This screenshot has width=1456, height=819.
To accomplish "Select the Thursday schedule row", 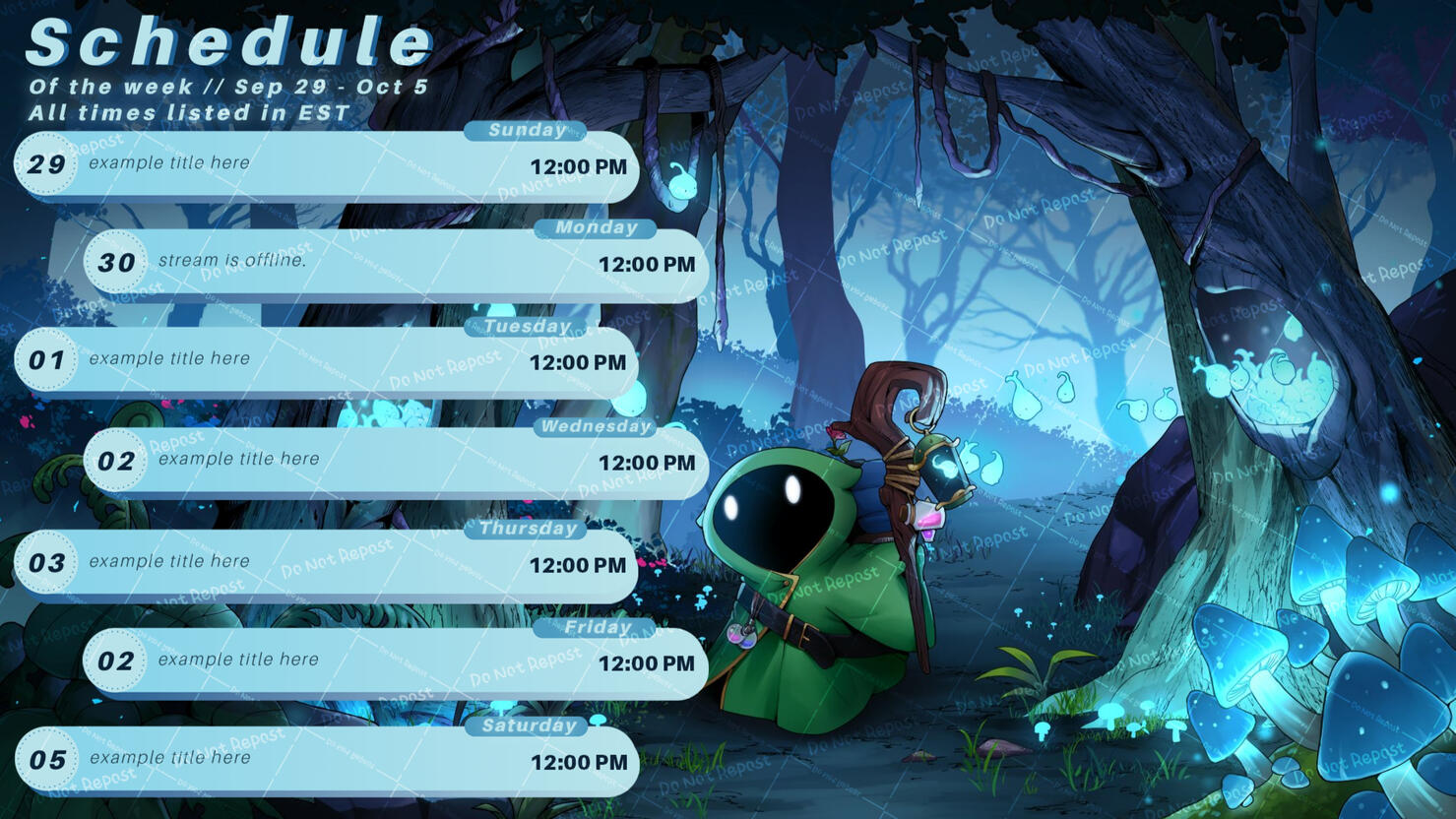I will (x=325, y=564).
